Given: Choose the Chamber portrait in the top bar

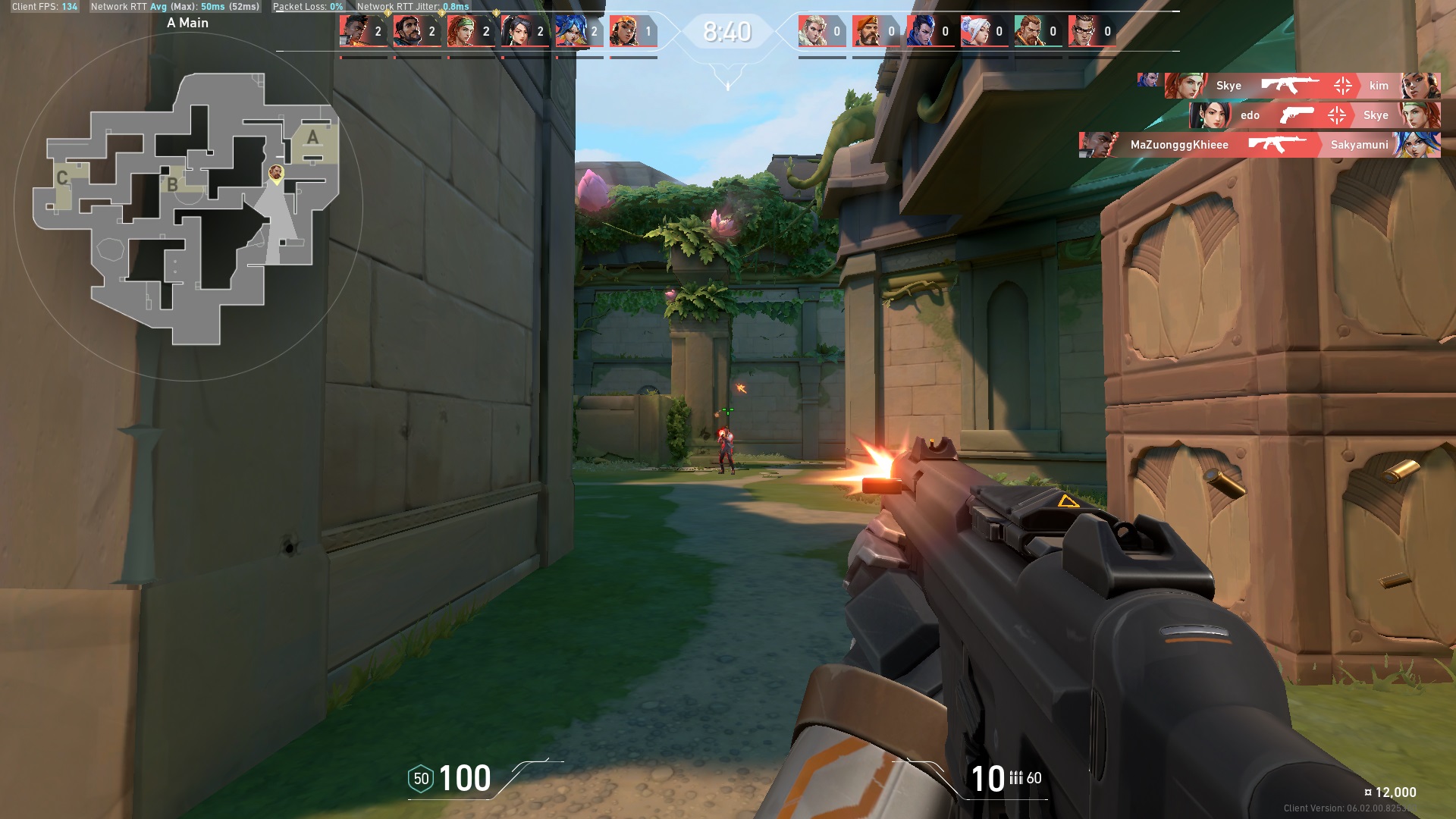Looking at the screenshot, I should (x=1083, y=31).
